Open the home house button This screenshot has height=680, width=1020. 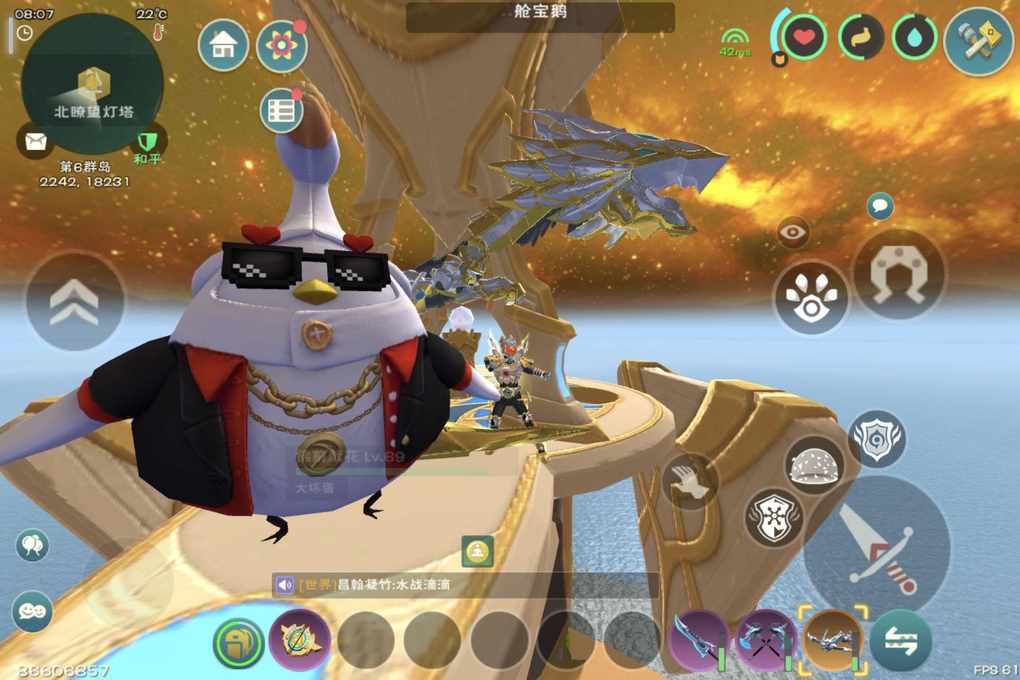[223, 45]
